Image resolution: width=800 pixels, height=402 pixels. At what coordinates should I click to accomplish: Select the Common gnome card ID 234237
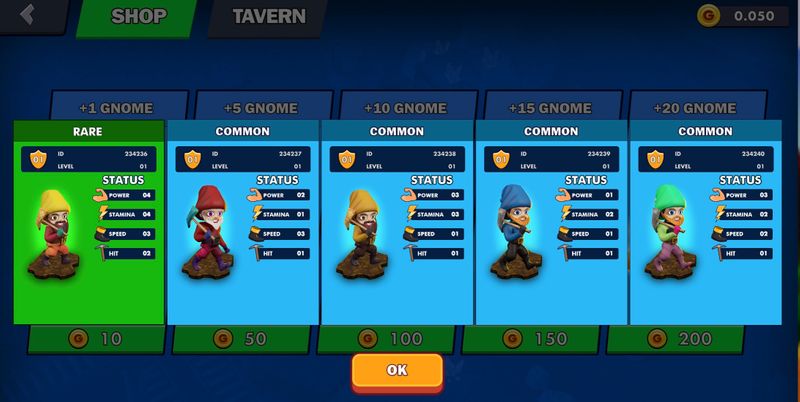click(243, 222)
